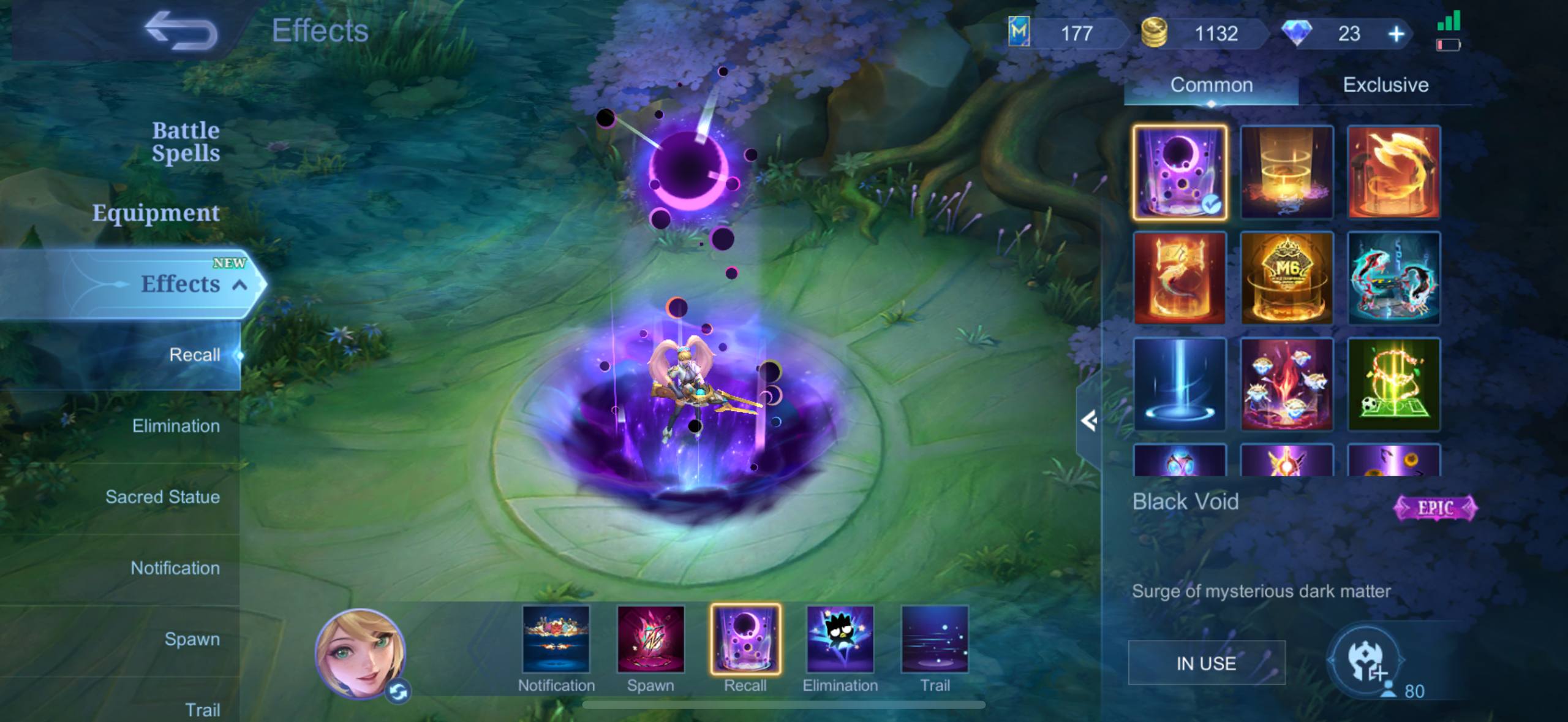Open the Battle Spells section
1568x722 pixels.
click(185, 142)
